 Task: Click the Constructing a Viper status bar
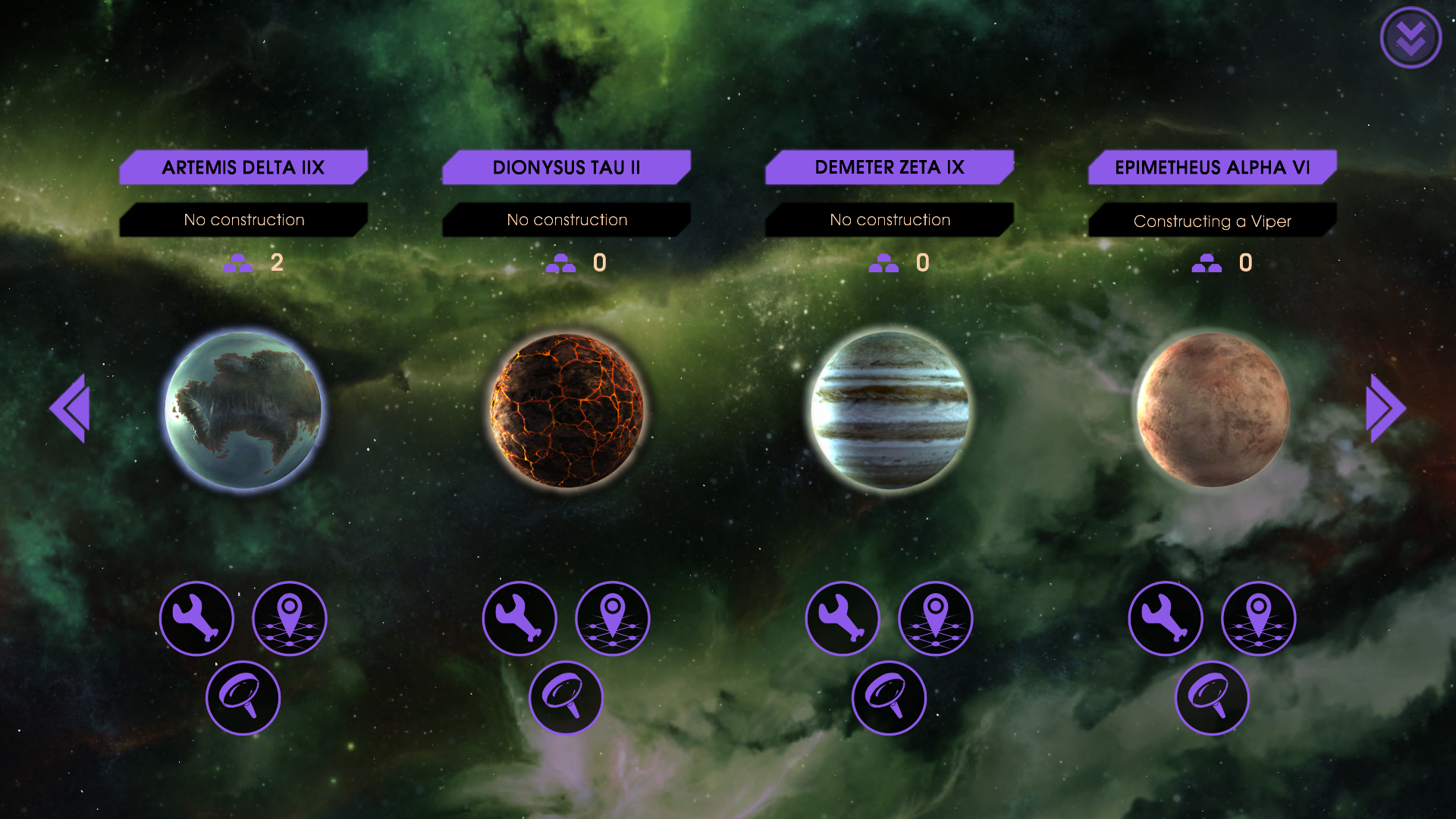pyautogui.click(x=1212, y=221)
